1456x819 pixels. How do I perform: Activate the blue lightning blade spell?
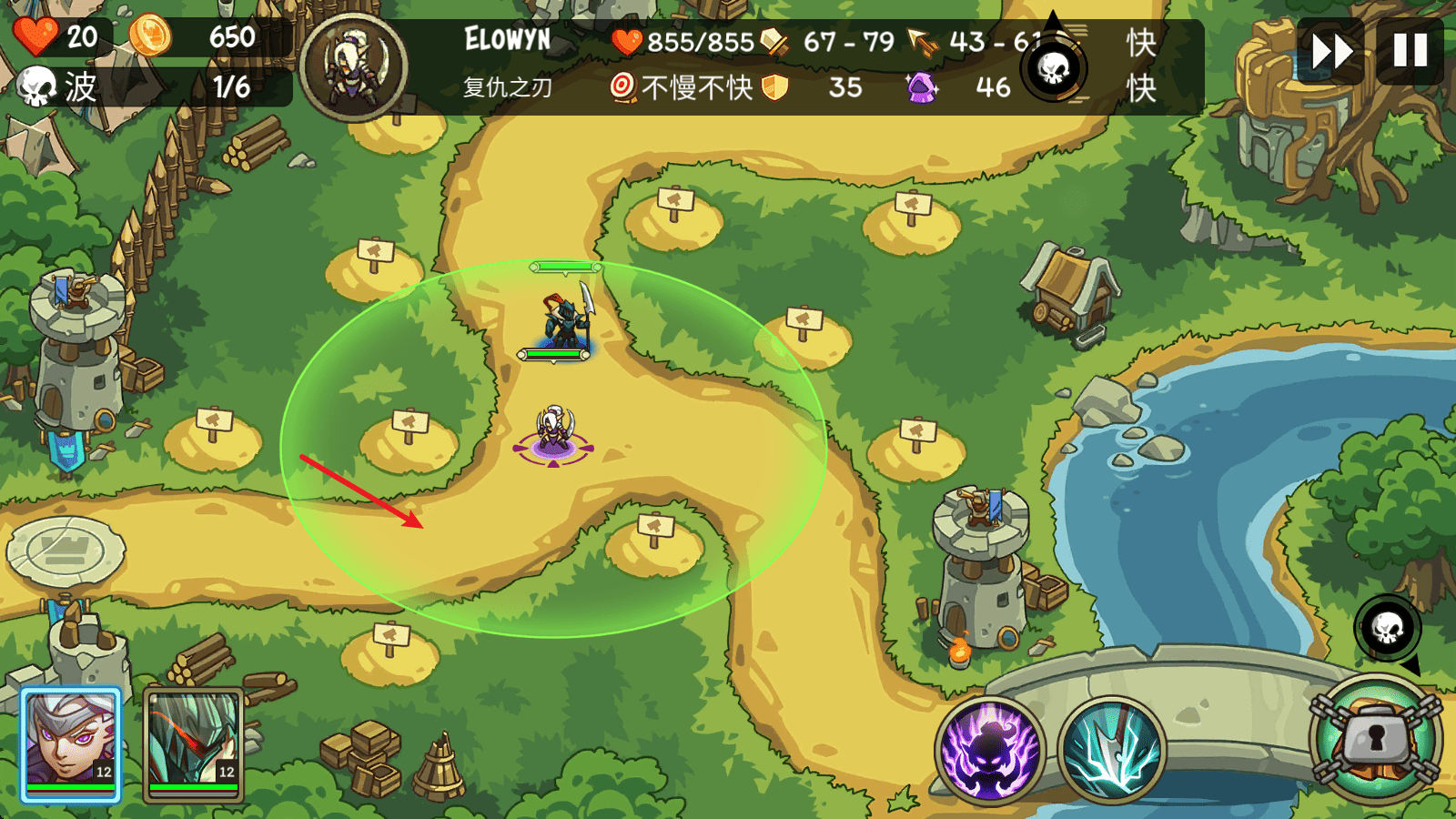[x=1112, y=752]
